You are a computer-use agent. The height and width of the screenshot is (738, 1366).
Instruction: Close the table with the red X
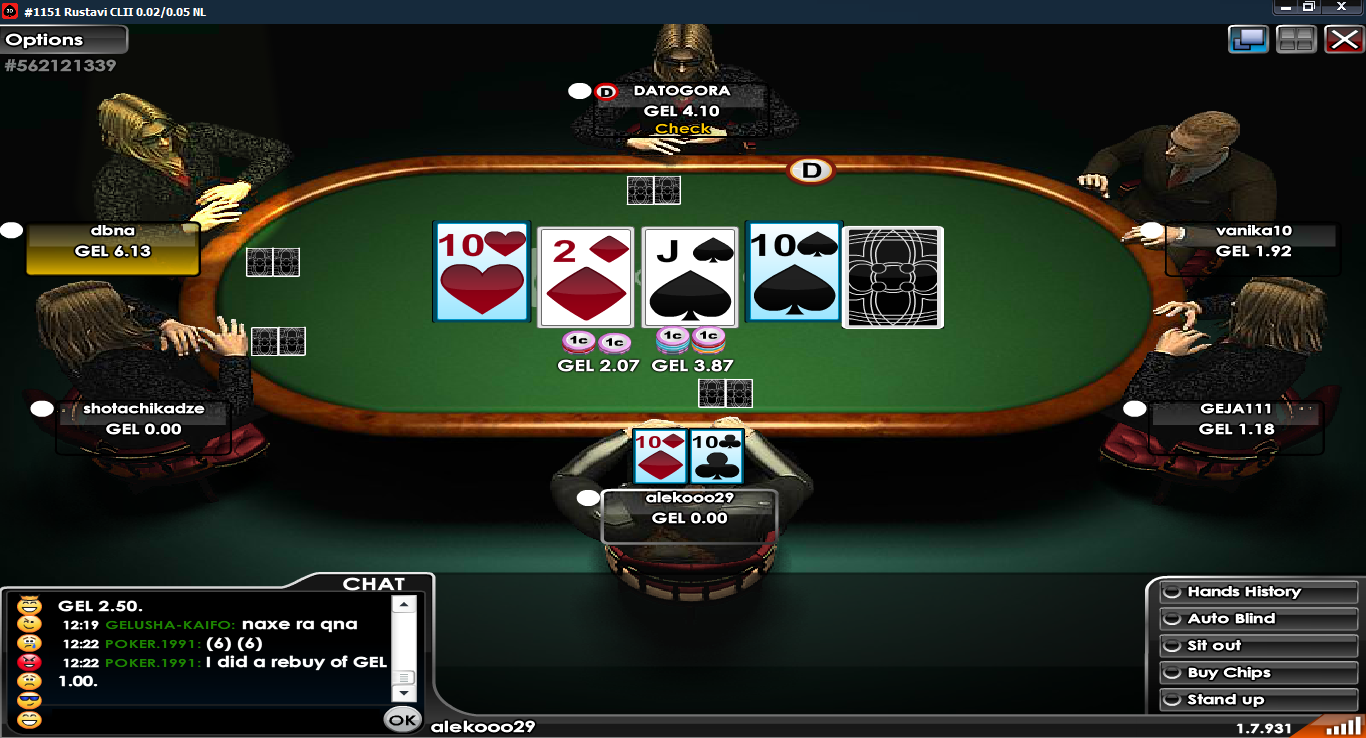(x=1343, y=40)
